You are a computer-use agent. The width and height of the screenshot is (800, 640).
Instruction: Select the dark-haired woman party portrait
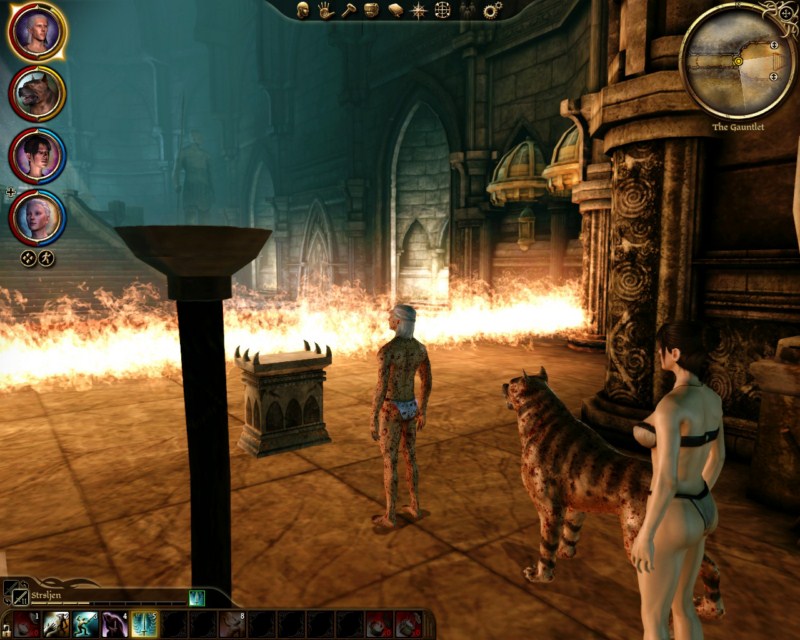pyautogui.click(x=38, y=155)
